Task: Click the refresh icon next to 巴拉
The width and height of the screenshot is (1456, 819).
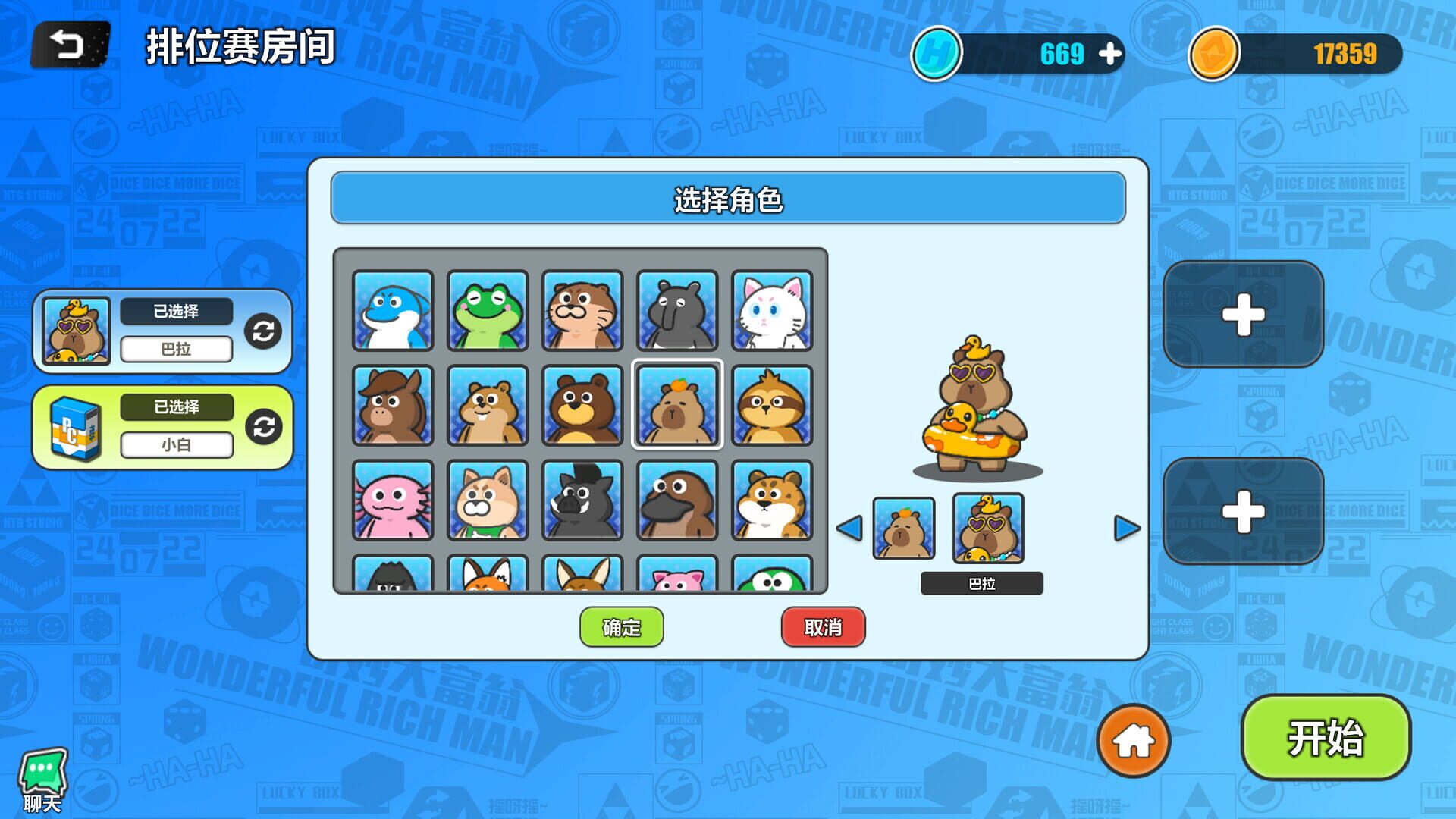Action: 262,330
